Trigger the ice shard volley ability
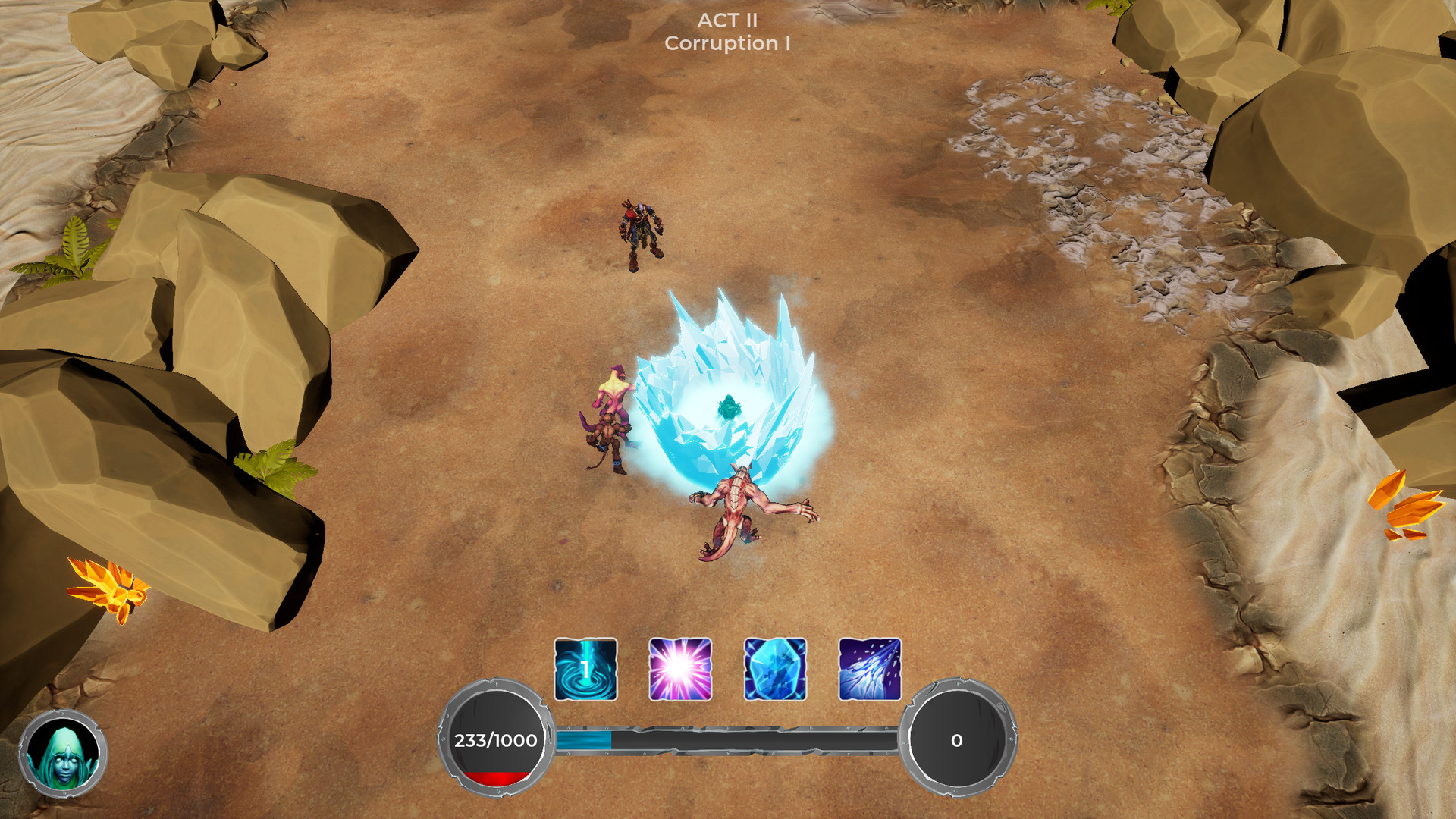Image resolution: width=1456 pixels, height=819 pixels. click(x=870, y=669)
